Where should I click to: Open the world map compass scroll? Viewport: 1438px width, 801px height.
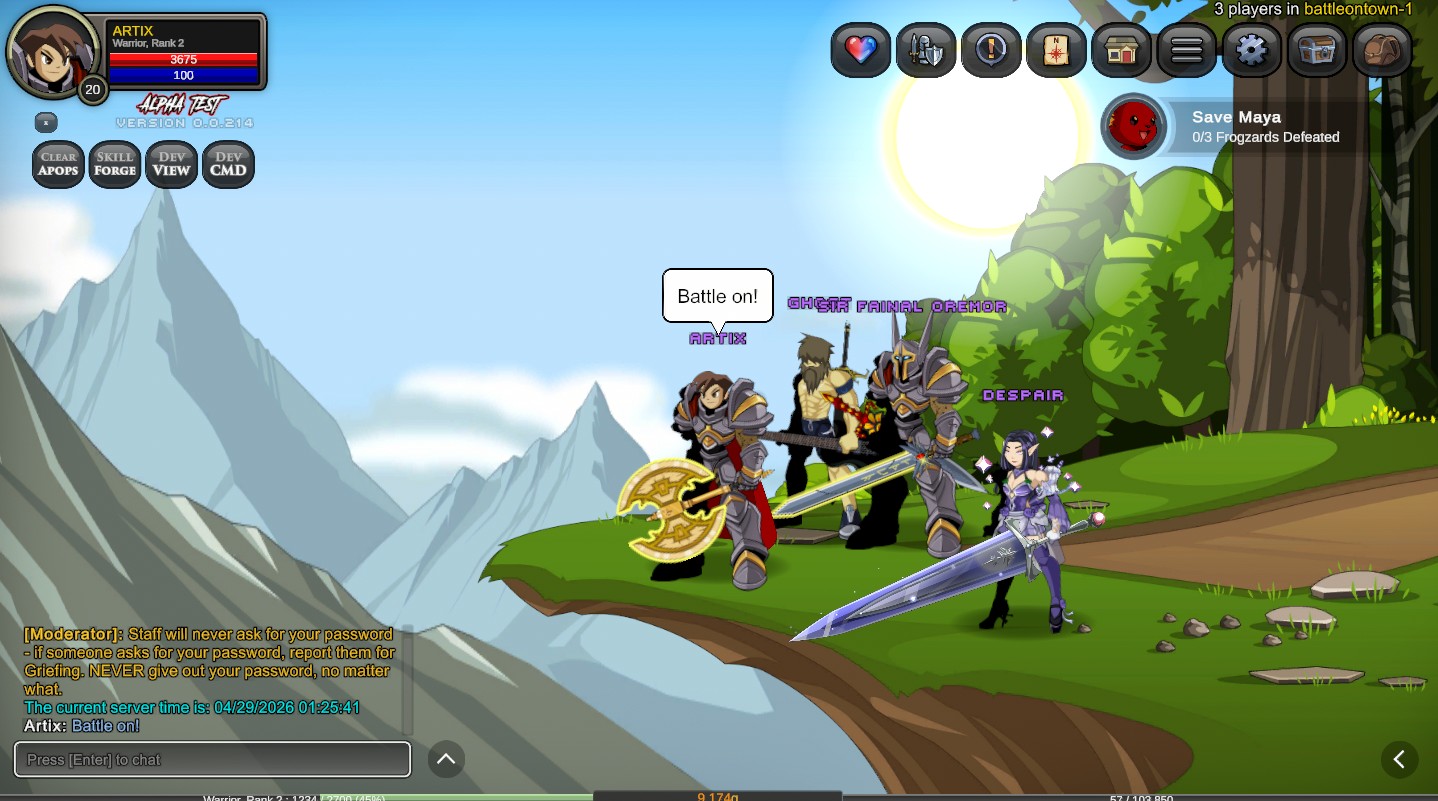[1056, 50]
